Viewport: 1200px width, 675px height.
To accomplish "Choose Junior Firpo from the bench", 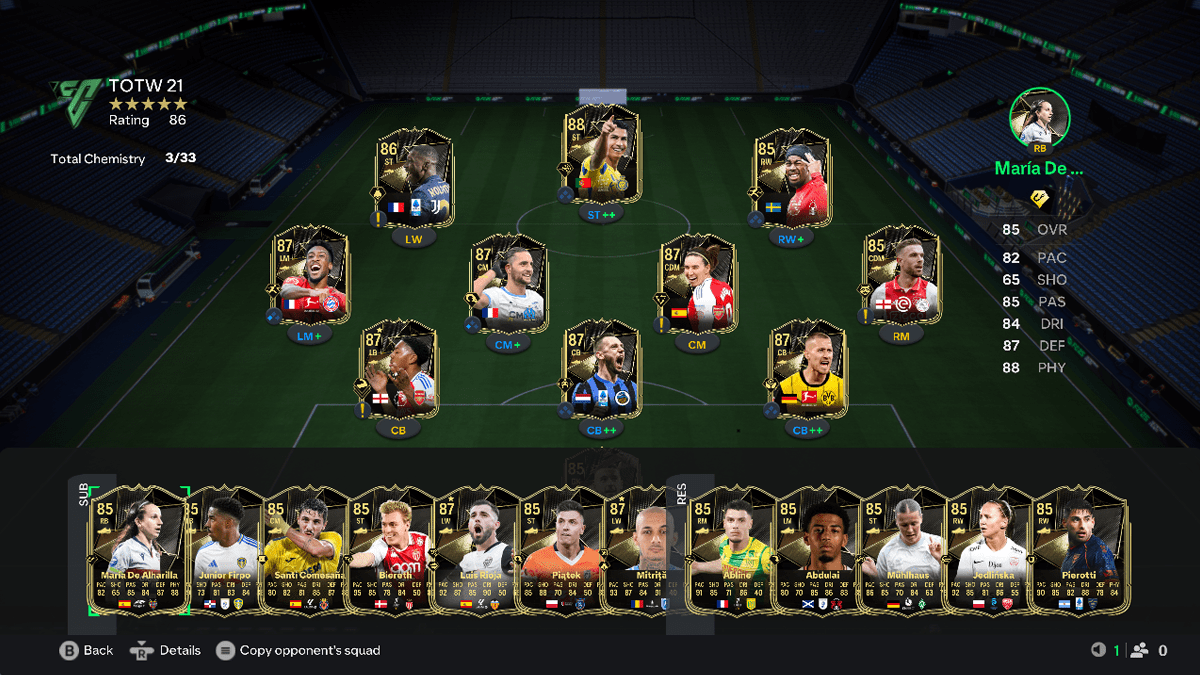I will (x=227, y=548).
